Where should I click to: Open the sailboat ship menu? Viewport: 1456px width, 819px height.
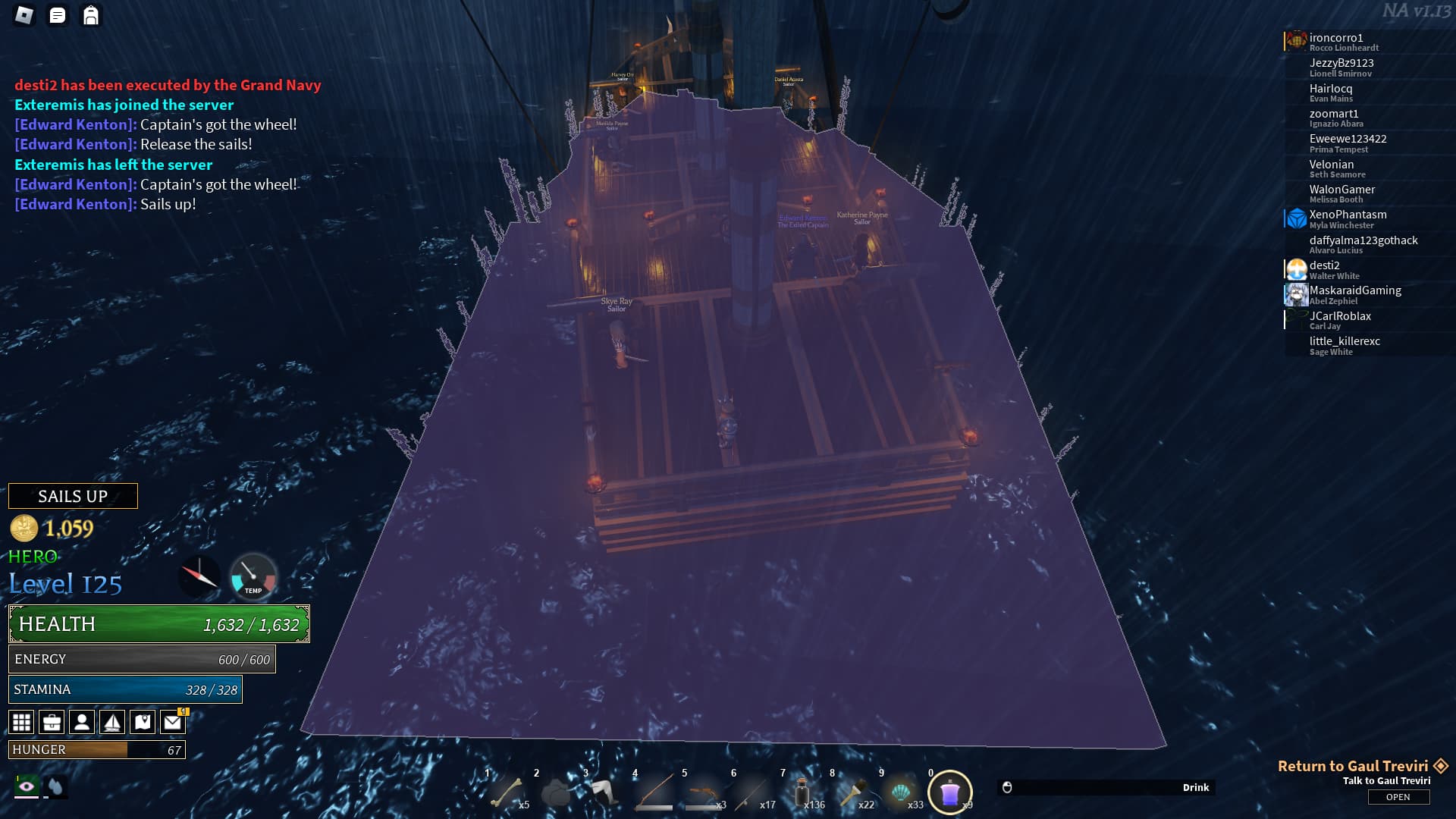pos(112,722)
